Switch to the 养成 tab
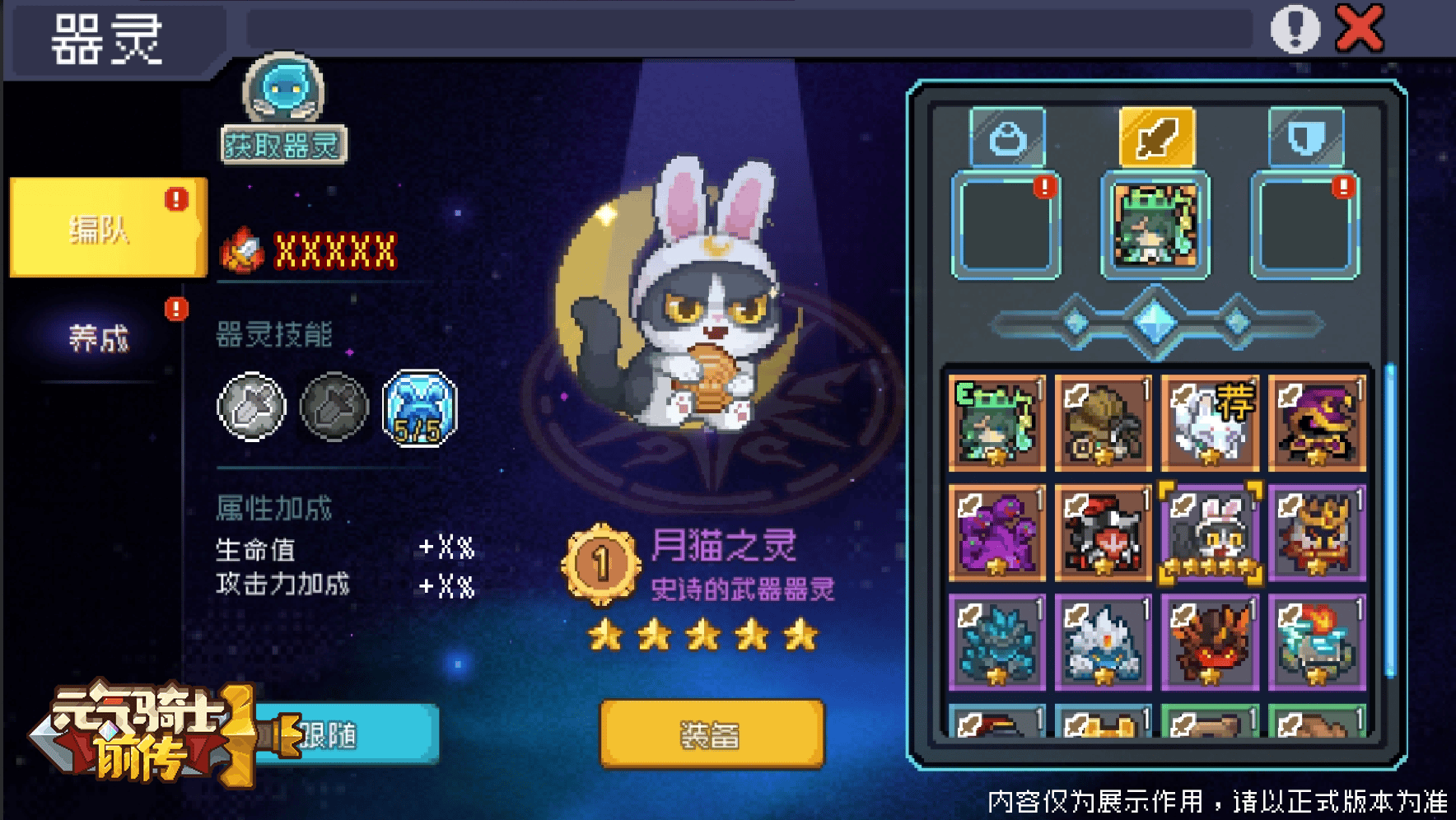 click(98, 336)
